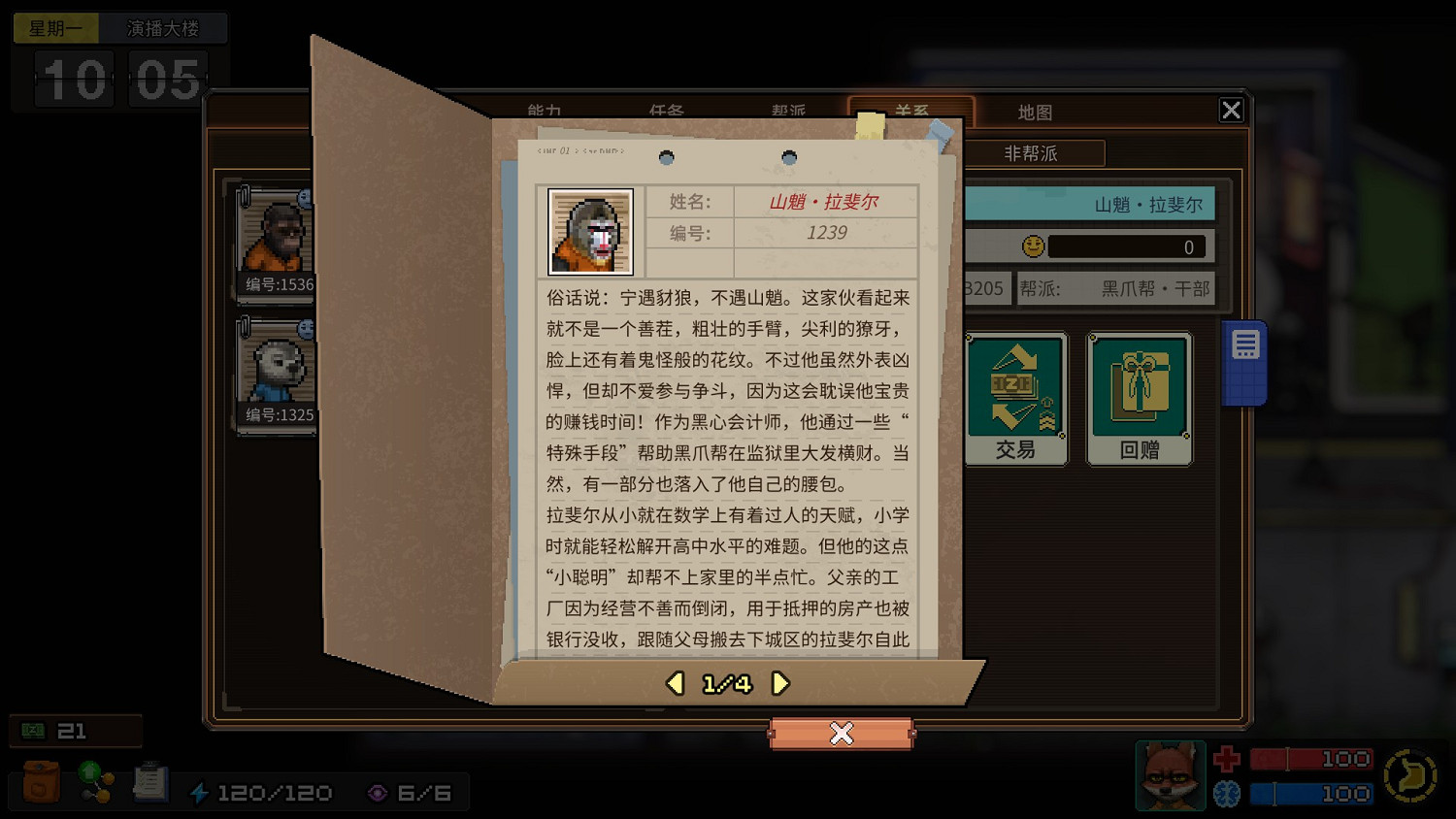Open the clipboard task list icon
The height and width of the screenshot is (819, 1456).
(x=150, y=782)
